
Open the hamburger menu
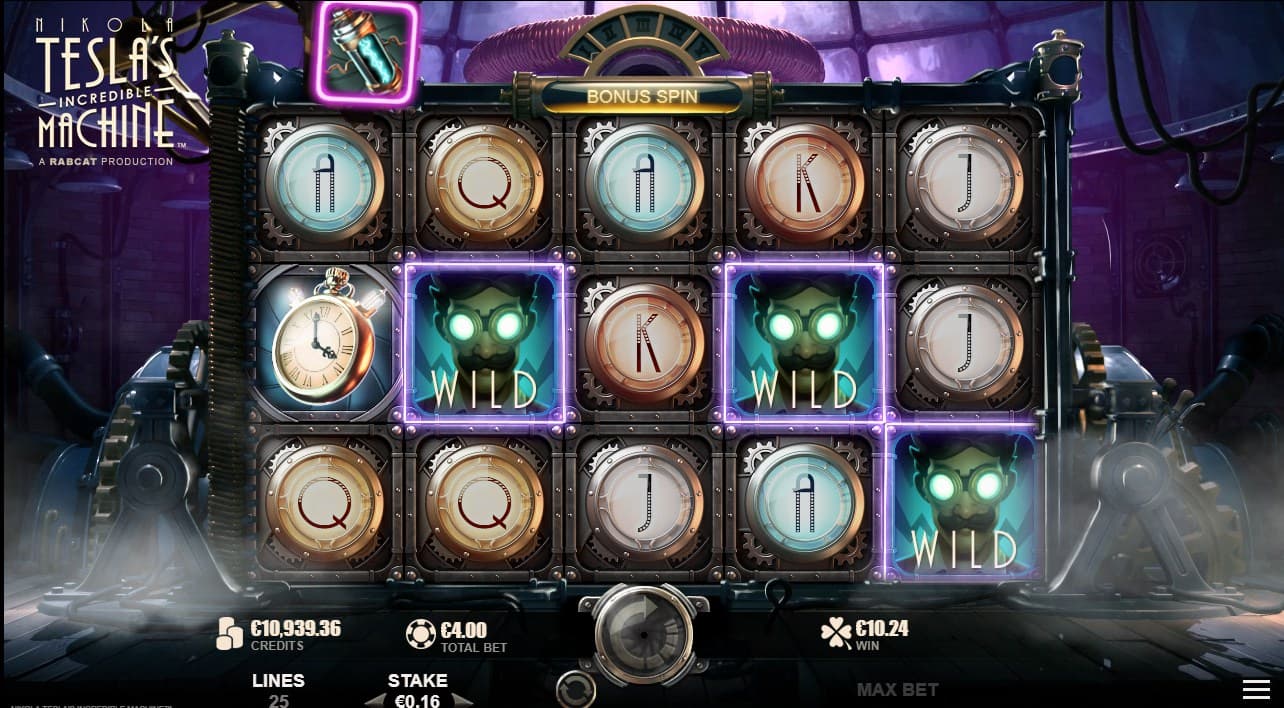[x=1256, y=689]
